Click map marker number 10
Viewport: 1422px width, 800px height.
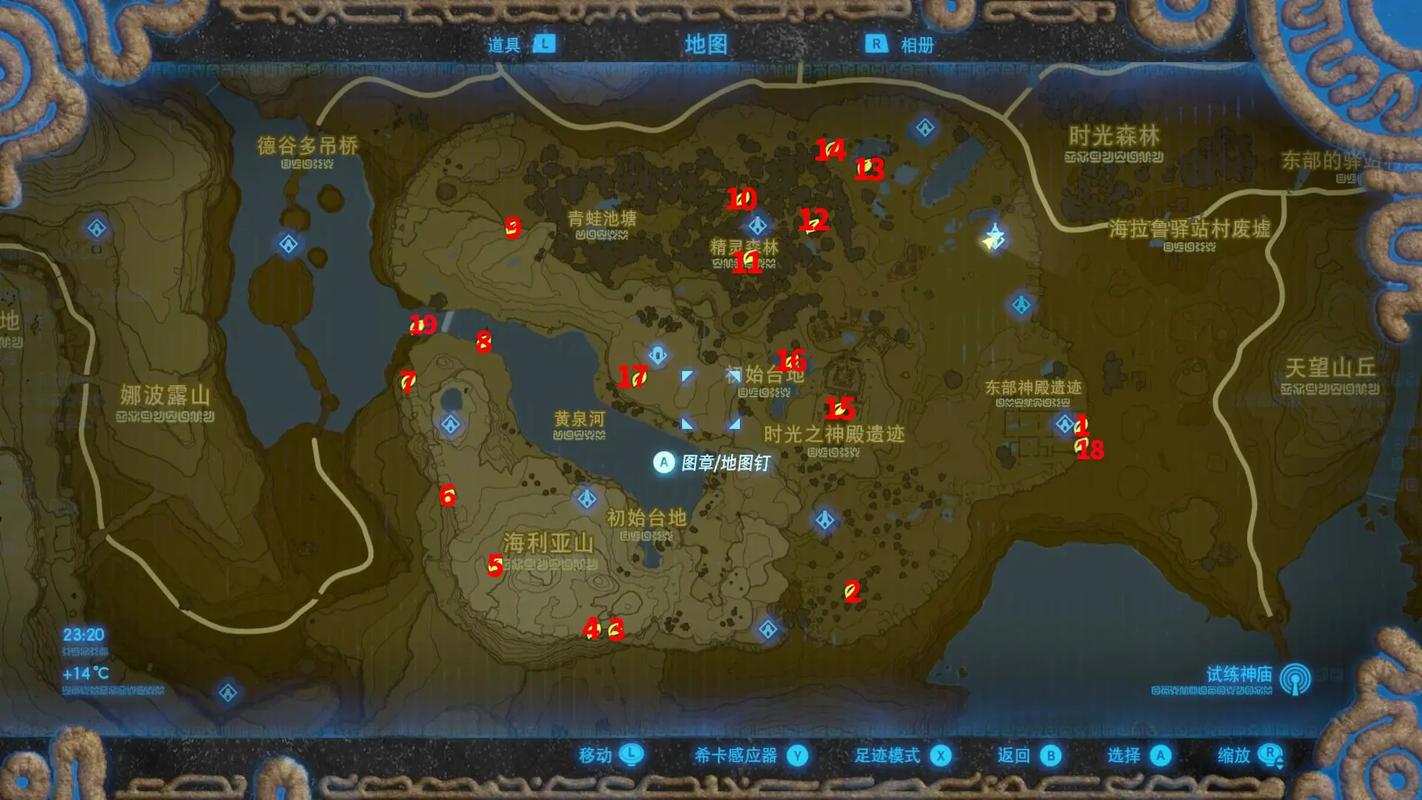click(x=741, y=199)
